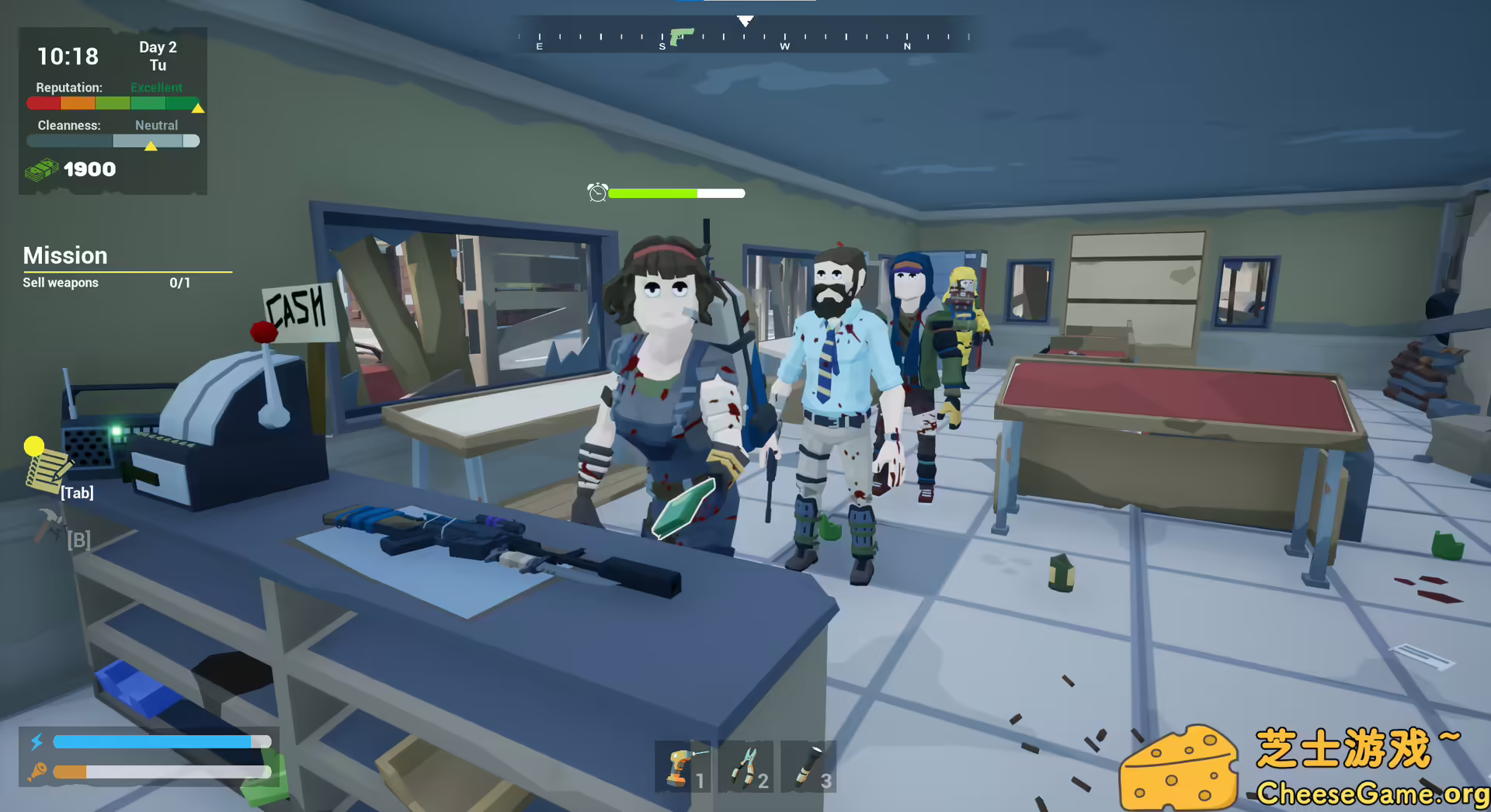Click the Cleanness Neutral bar
1491x812 pixels.
pyautogui.click(x=113, y=141)
